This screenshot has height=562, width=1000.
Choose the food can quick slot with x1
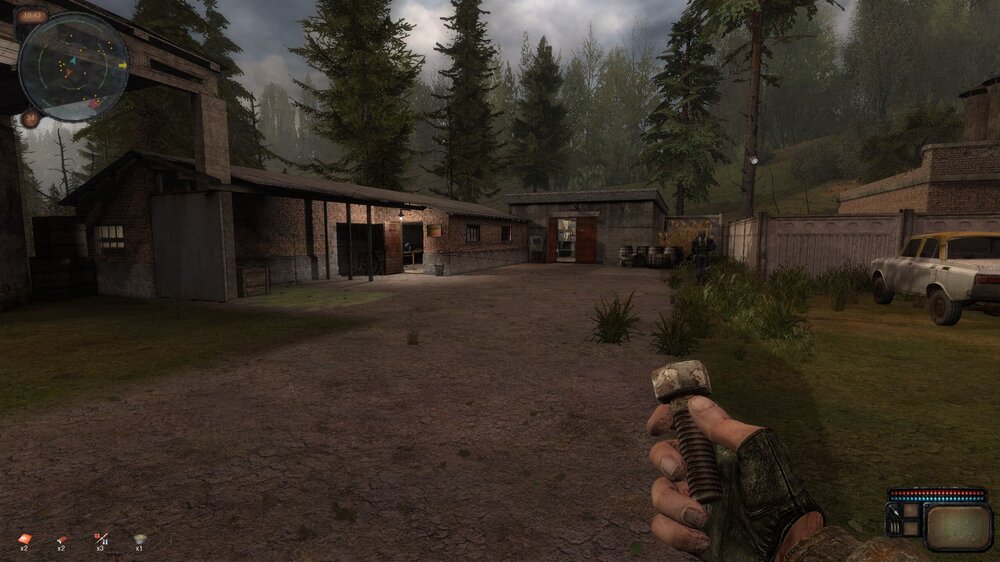tap(139, 538)
